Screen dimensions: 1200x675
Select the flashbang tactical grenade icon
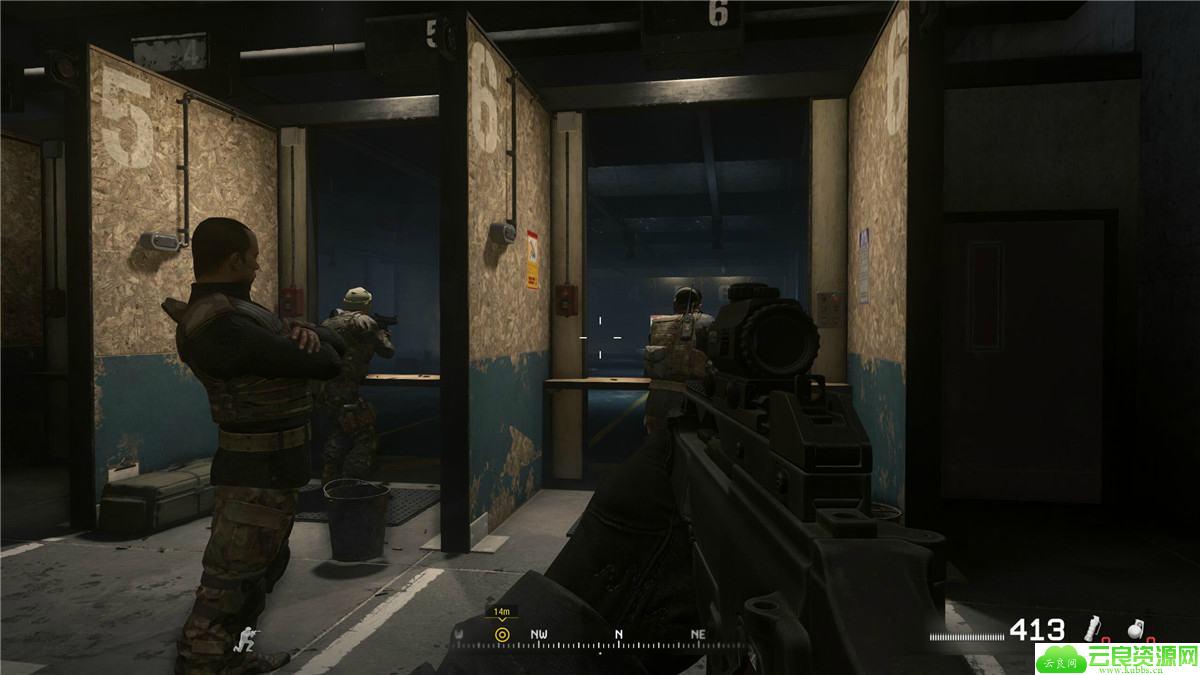(1094, 629)
